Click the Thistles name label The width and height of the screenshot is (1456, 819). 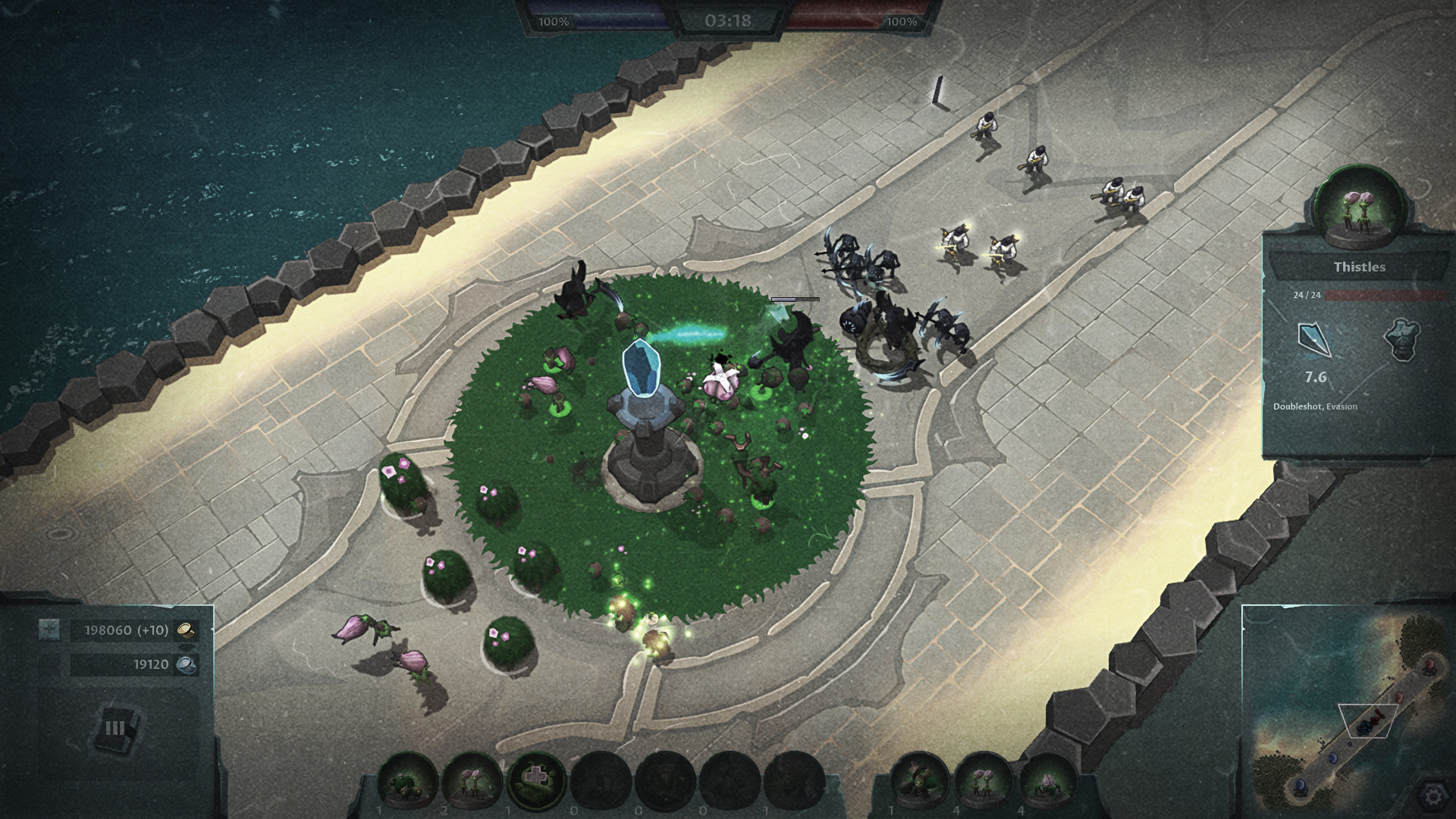click(1359, 267)
